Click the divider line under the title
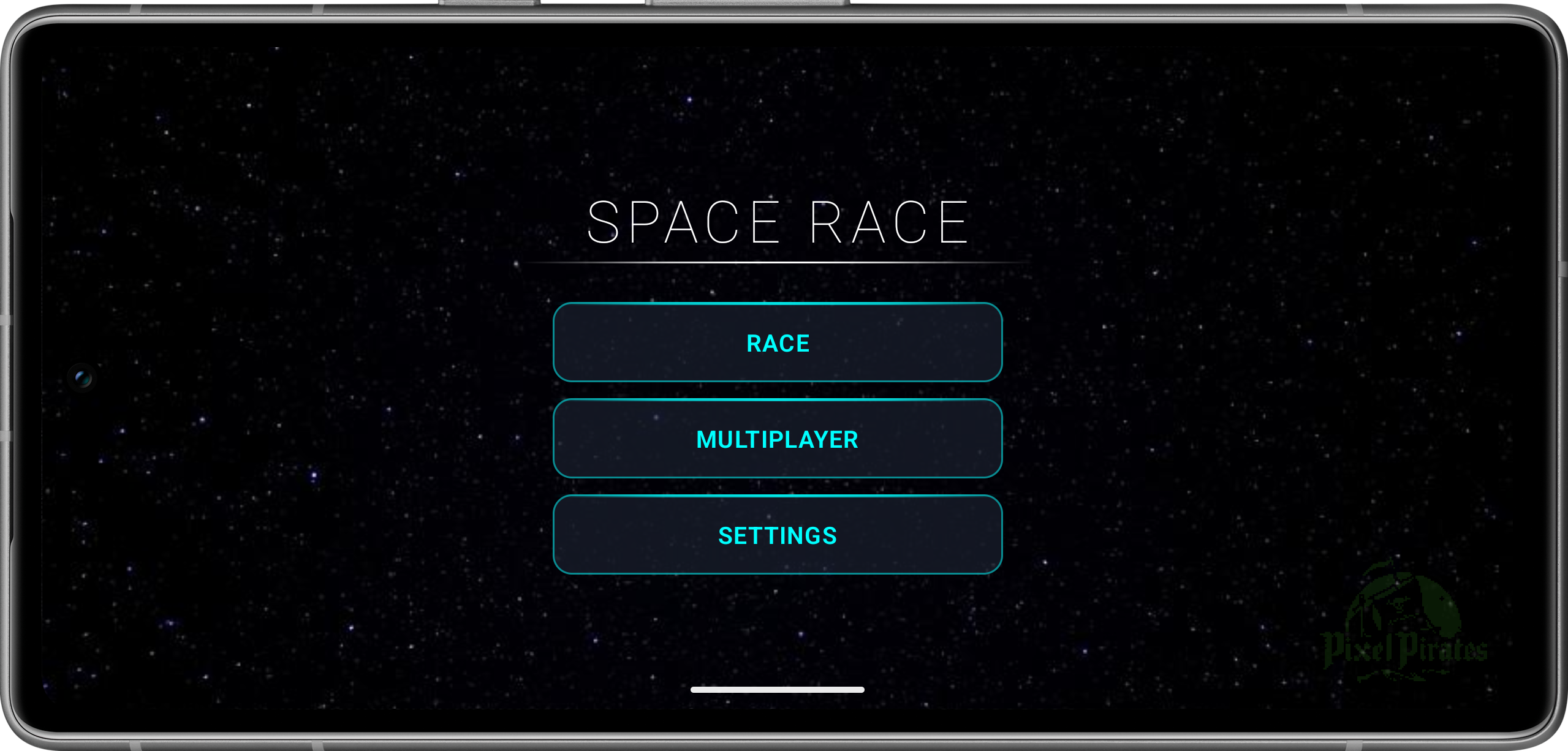Screen dimensions: 1568x751 pyautogui.click(x=777, y=262)
